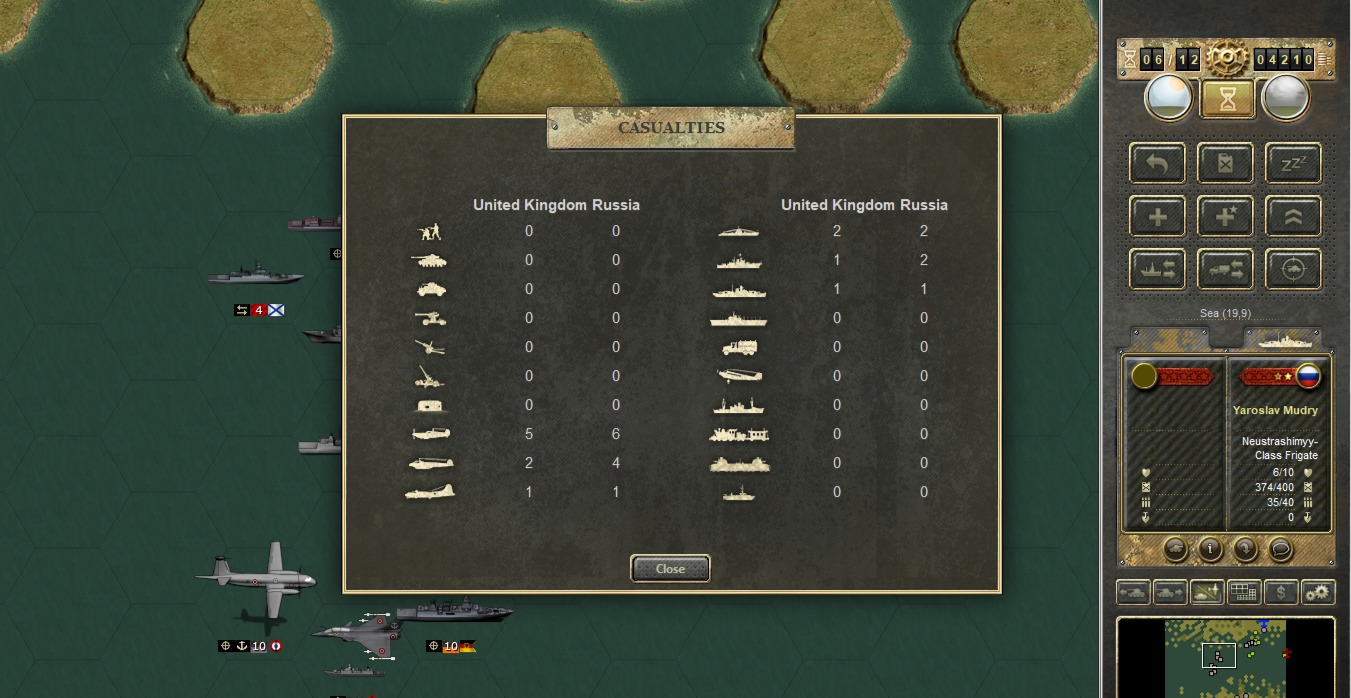The width and height of the screenshot is (1351, 698).
Task: Click the round curved arrow button
Action: [1246, 549]
